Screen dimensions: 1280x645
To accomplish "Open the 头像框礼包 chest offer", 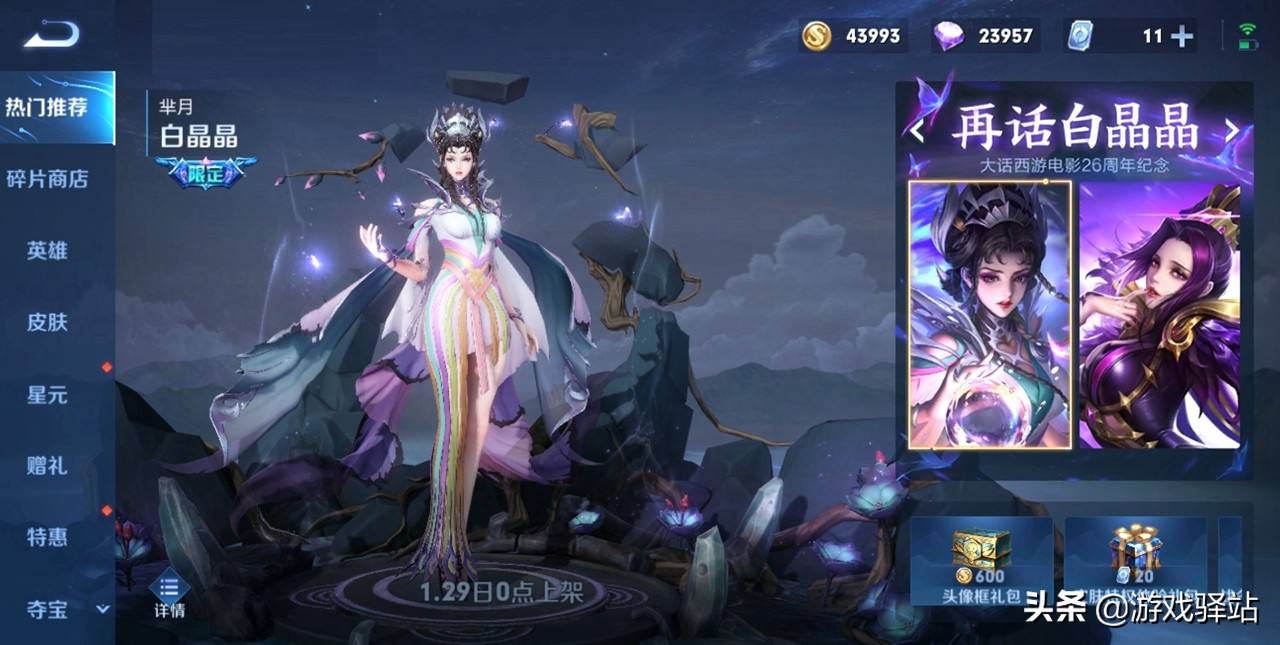I will (x=981, y=561).
